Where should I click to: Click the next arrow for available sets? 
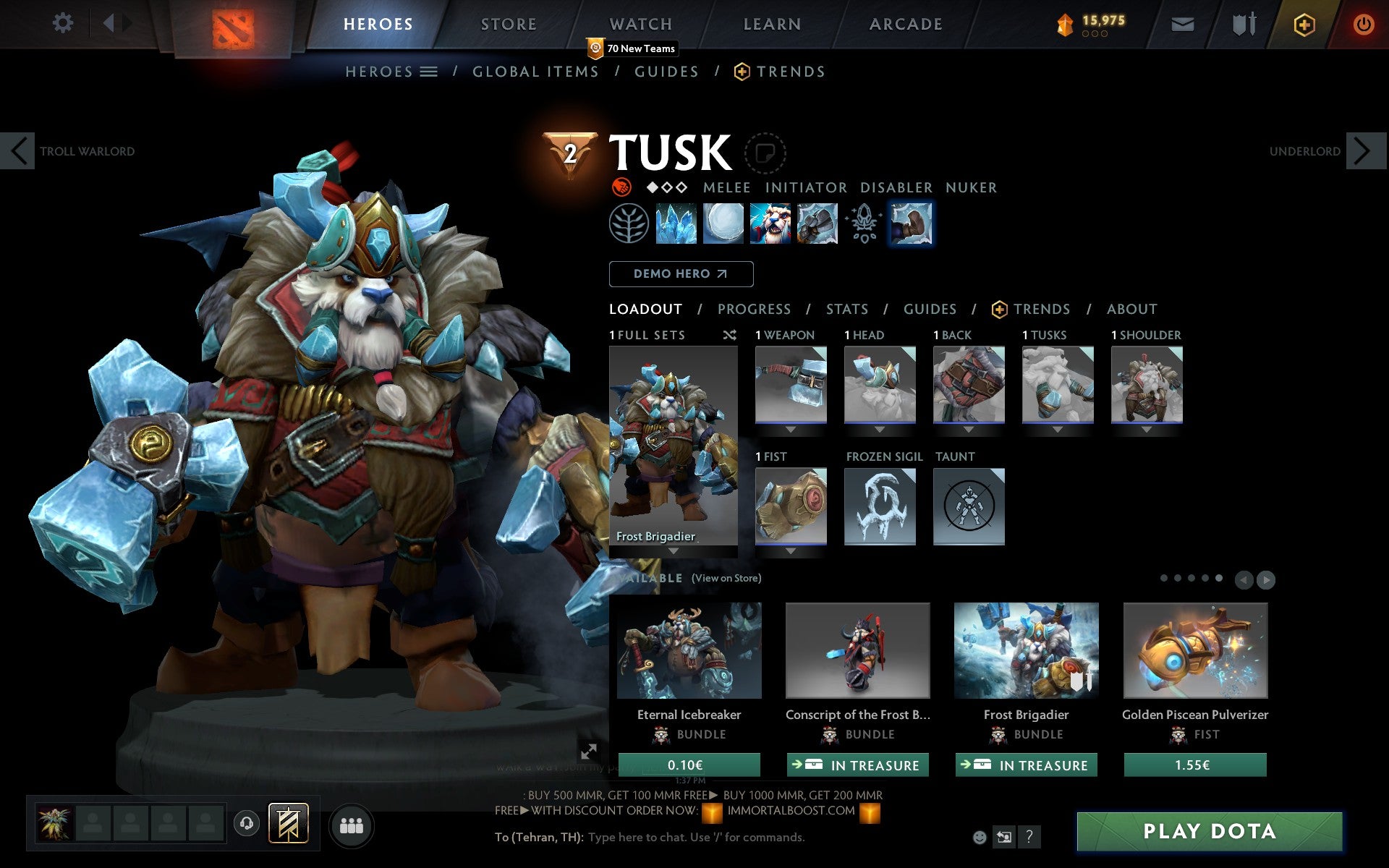[1265, 579]
